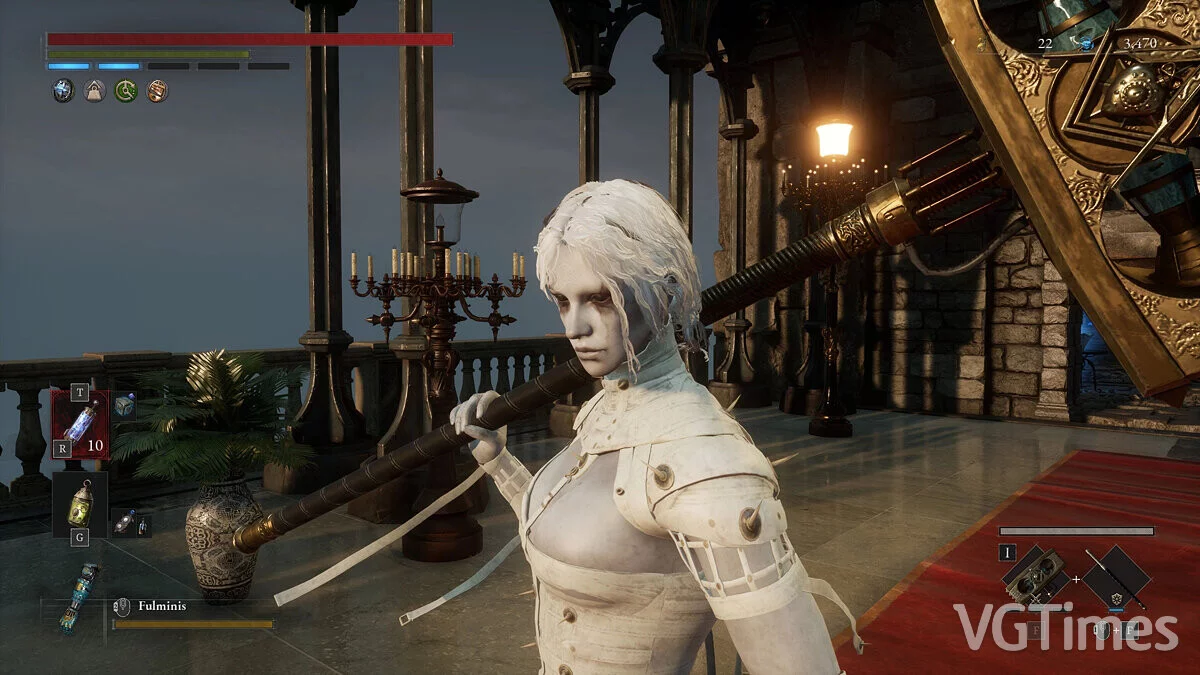Inspect the green circular buff icon
Image resolution: width=1200 pixels, height=675 pixels.
click(x=126, y=91)
